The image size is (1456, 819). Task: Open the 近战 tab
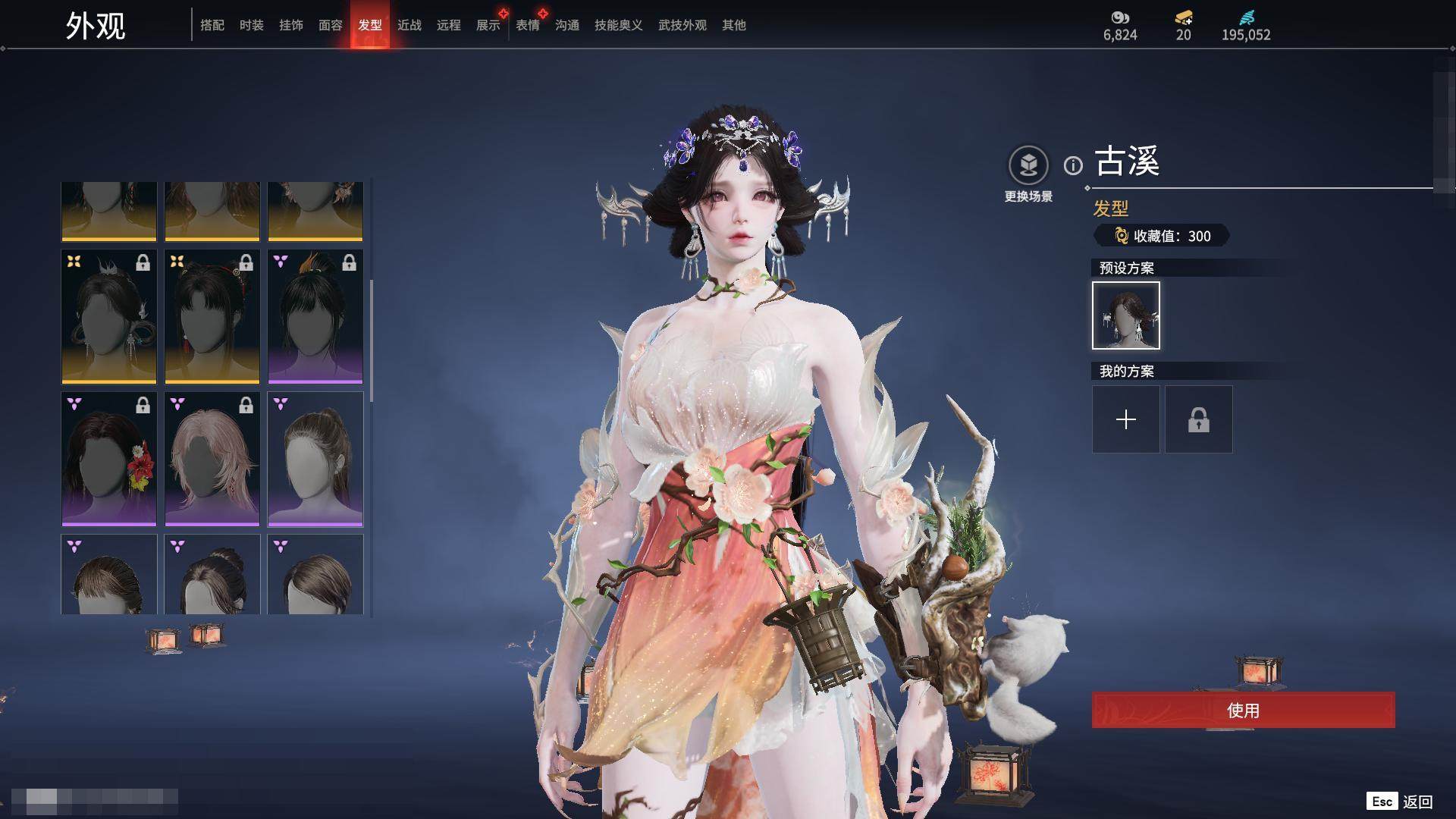point(409,25)
